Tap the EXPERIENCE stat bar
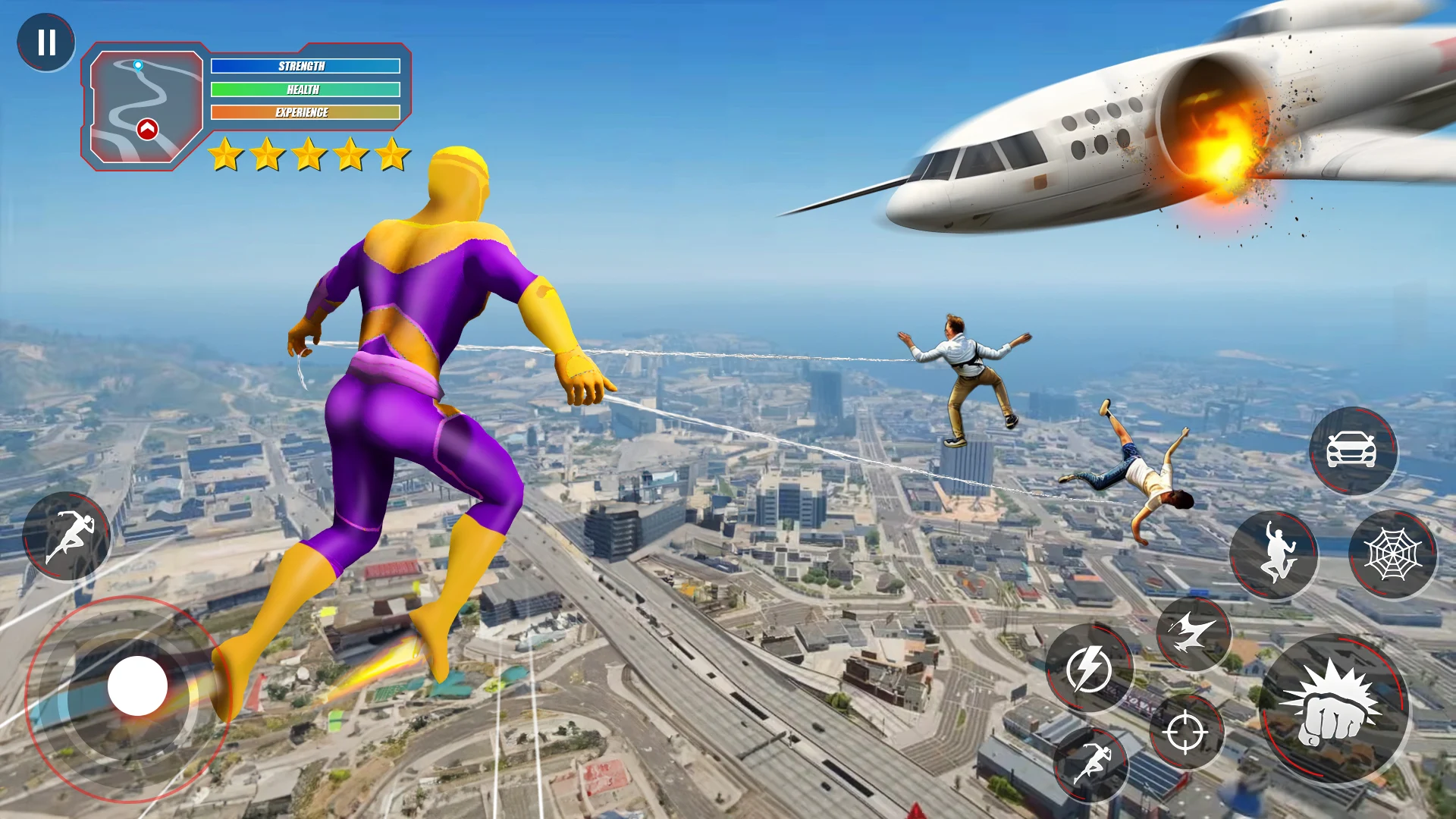This screenshot has height=819, width=1456. coord(306,111)
